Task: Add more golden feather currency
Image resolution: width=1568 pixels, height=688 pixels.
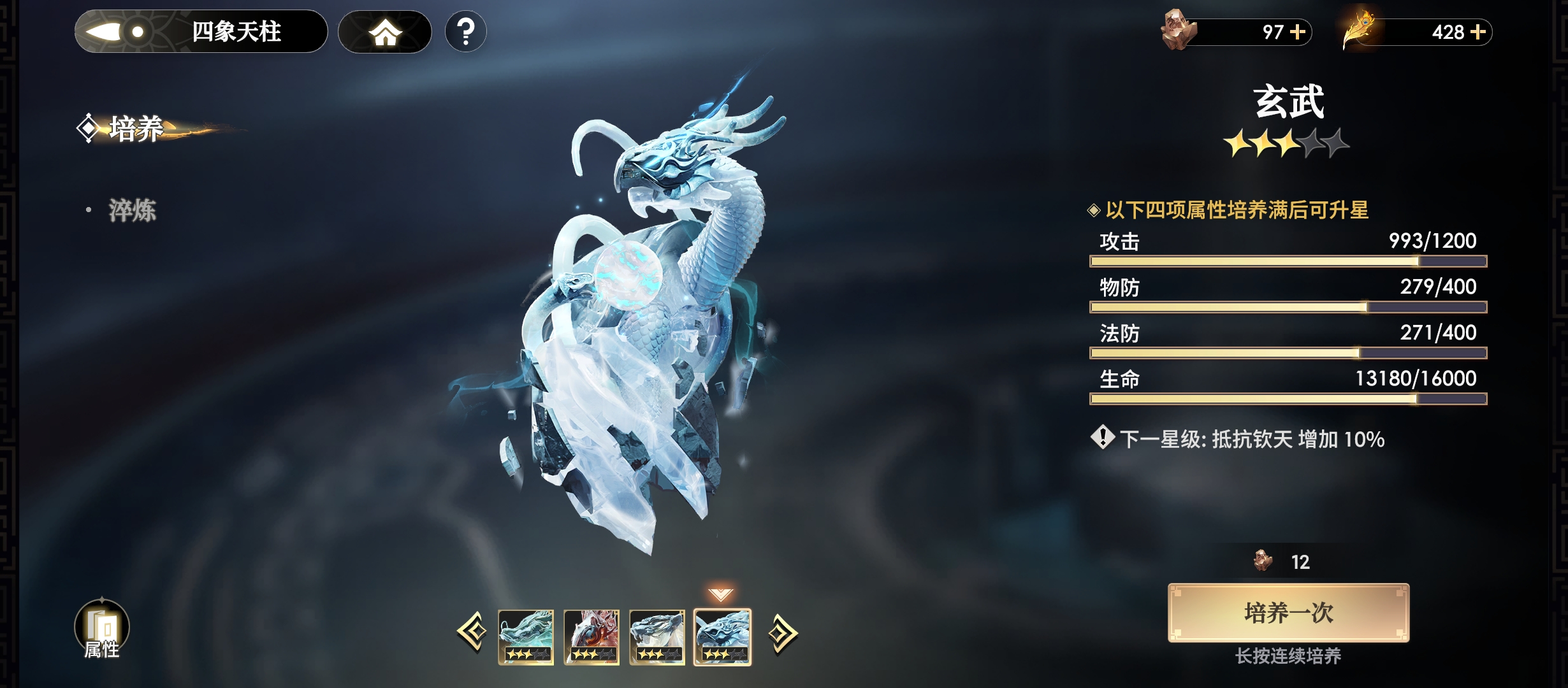Action: point(1477,32)
